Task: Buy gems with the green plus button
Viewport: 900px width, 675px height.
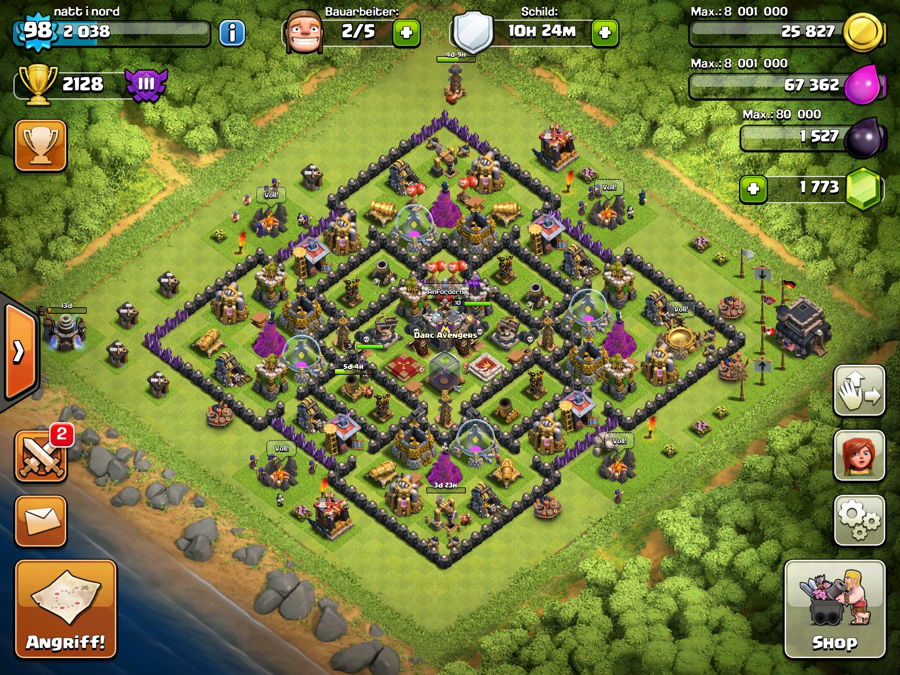Action: click(755, 187)
